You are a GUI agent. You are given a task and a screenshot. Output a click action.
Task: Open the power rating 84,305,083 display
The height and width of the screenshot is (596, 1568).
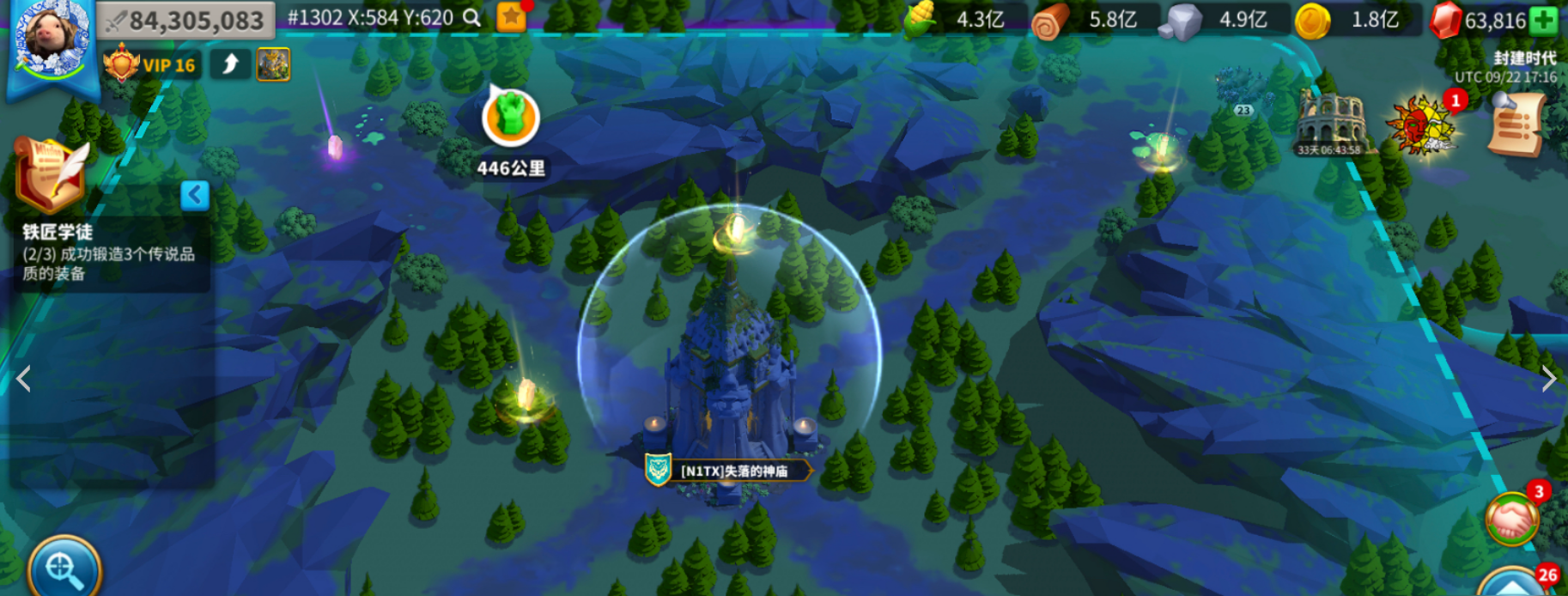[185, 21]
